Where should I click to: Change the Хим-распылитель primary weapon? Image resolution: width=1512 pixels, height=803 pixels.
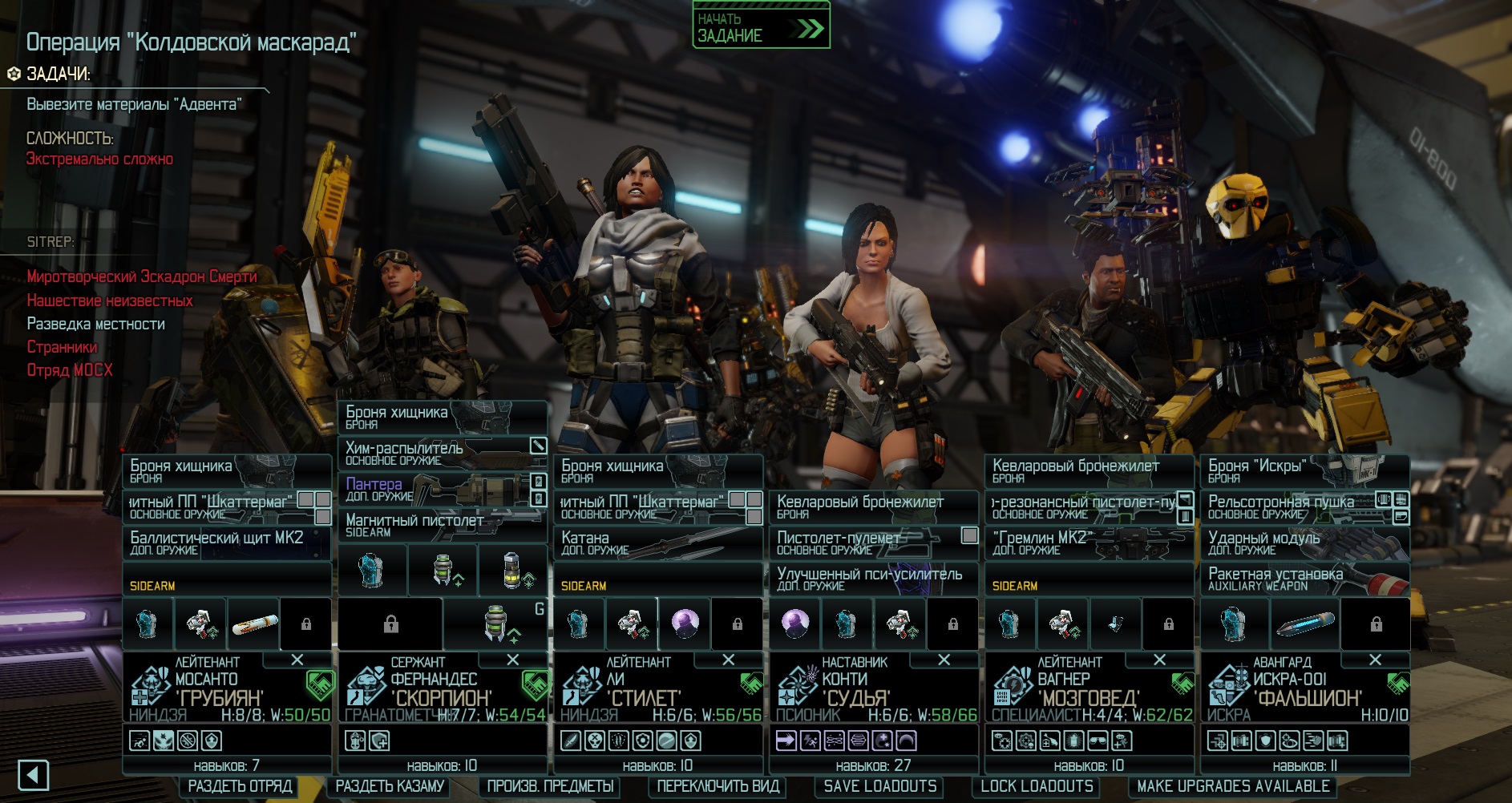(433, 453)
